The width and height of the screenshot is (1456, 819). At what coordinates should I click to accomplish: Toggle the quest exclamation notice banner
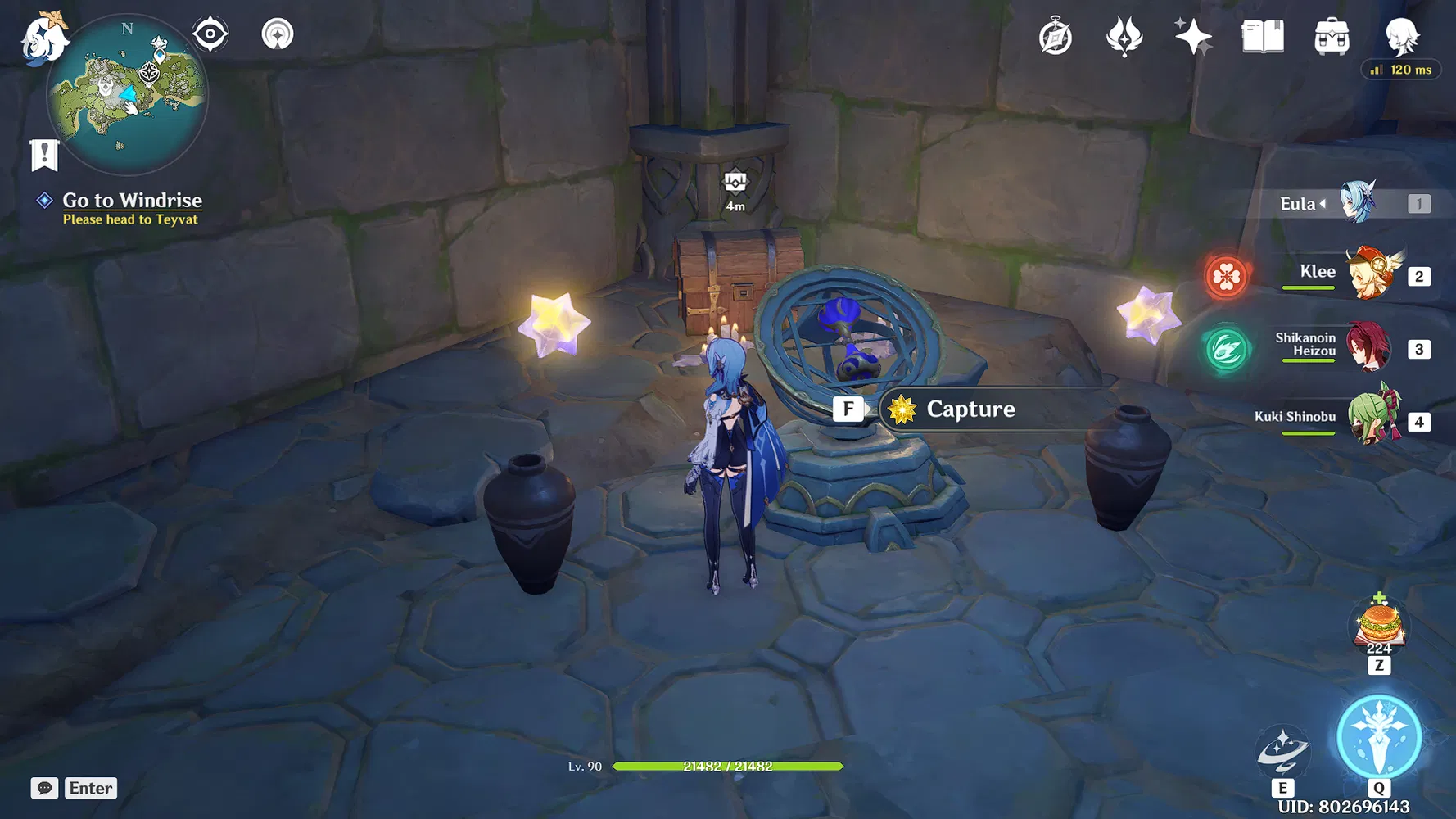pyautogui.click(x=44, y=153)
